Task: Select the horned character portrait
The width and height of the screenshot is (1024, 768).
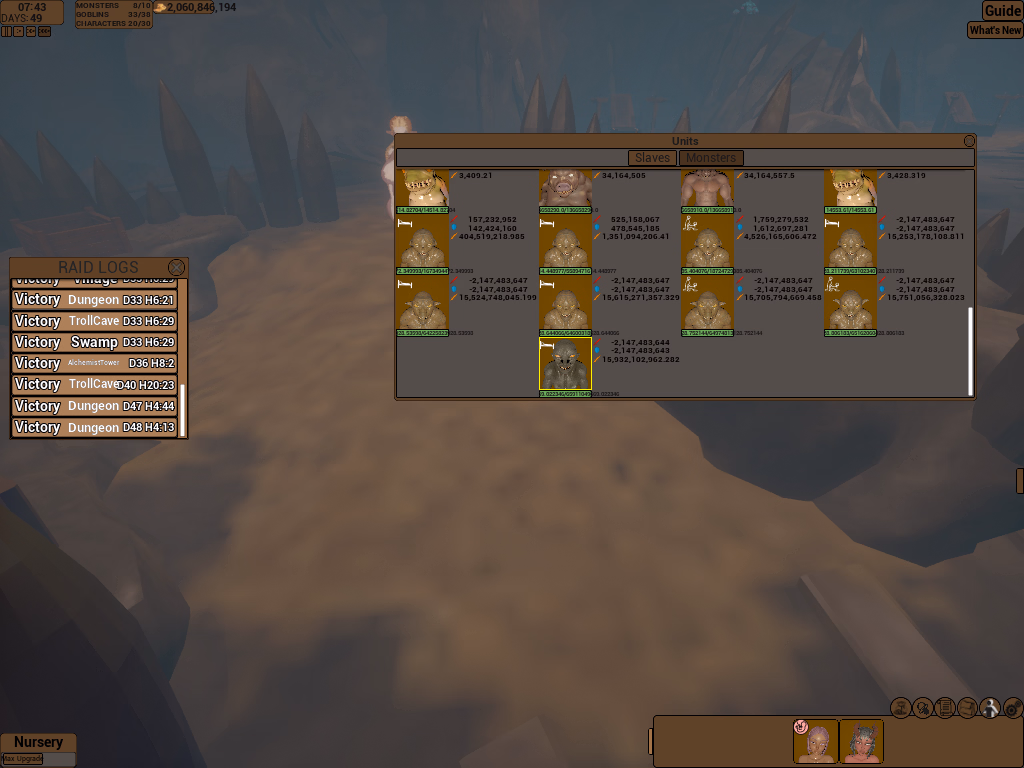Action: click(861, 742)
